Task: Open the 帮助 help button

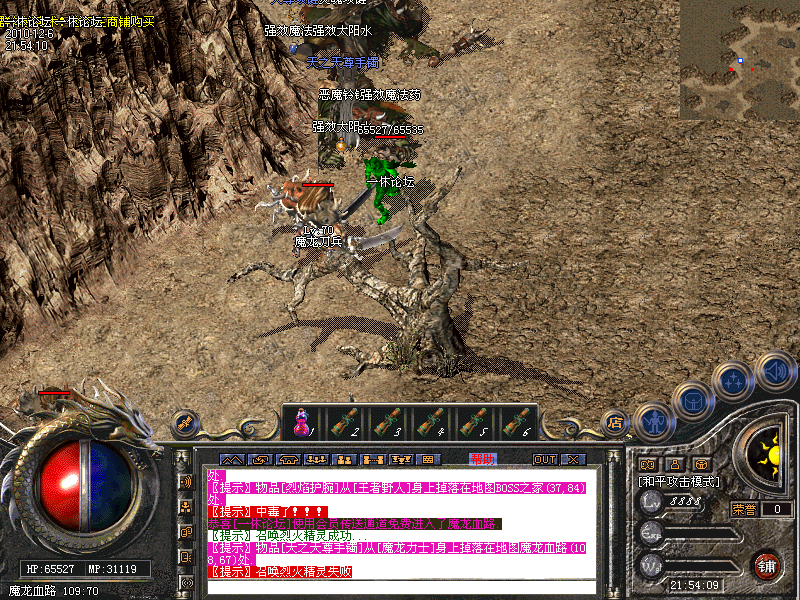Action: (x=482, y=459)
